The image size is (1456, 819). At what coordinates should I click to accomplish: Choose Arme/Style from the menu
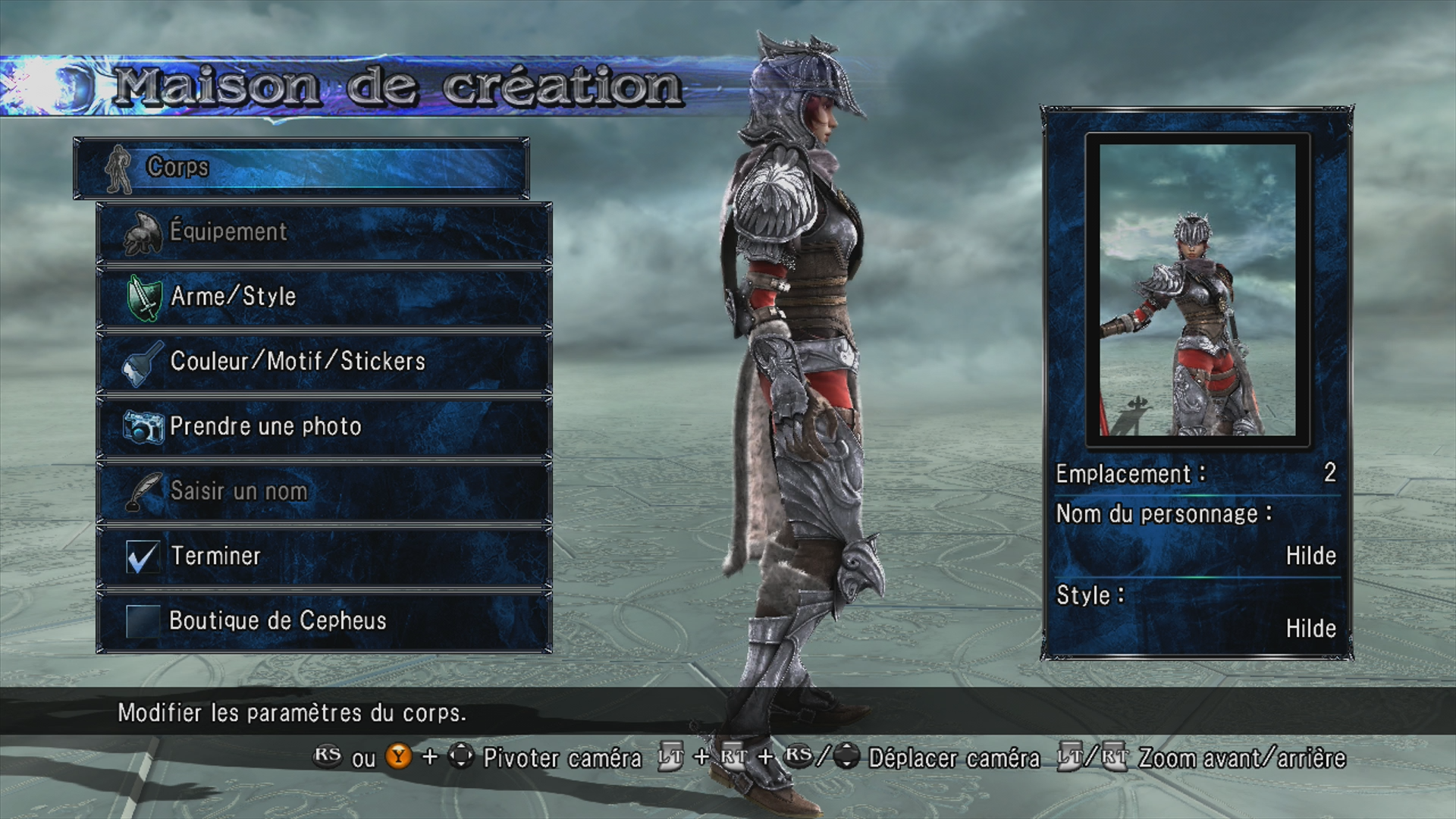point(324,297)
